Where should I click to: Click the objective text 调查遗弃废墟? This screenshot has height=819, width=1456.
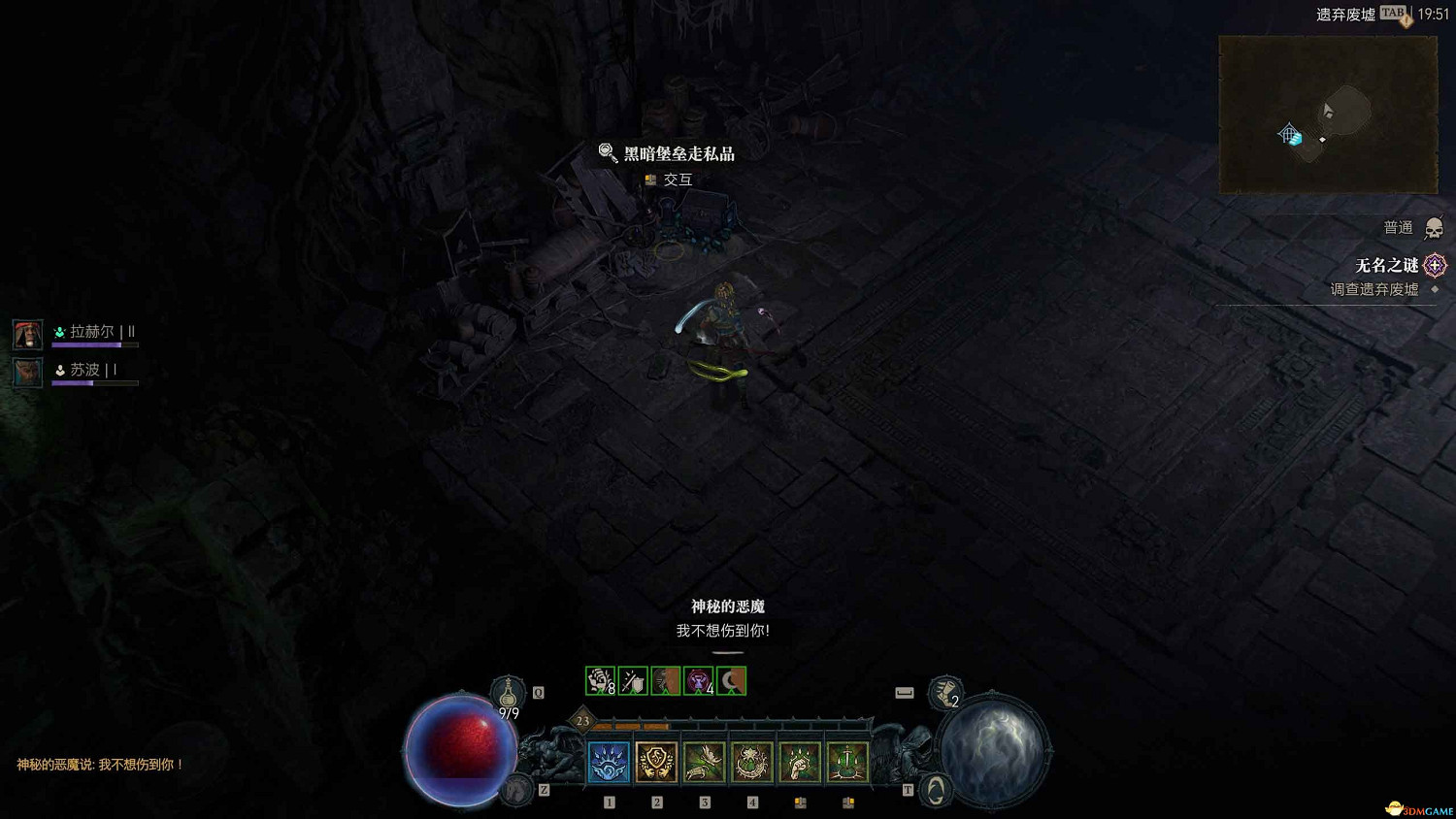tap(1375, 288)
